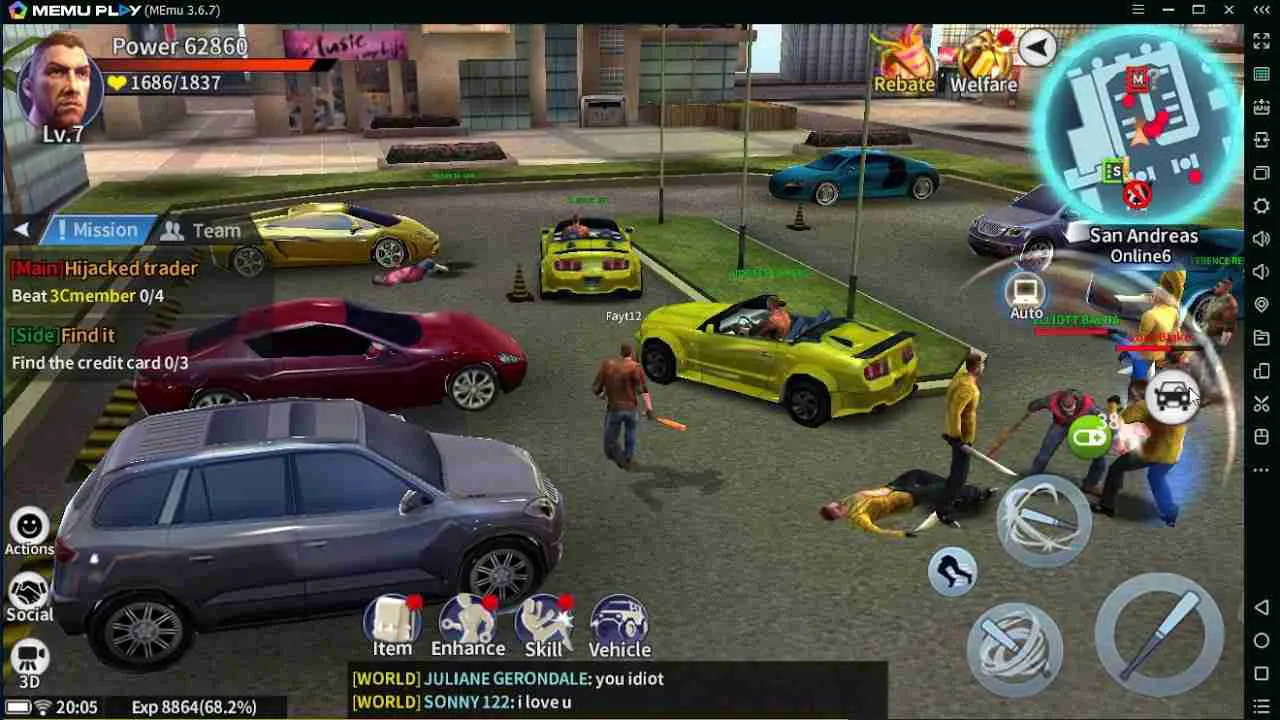Open the Social panel
This screenshot has height=720, width=1280.
point(30,590)
